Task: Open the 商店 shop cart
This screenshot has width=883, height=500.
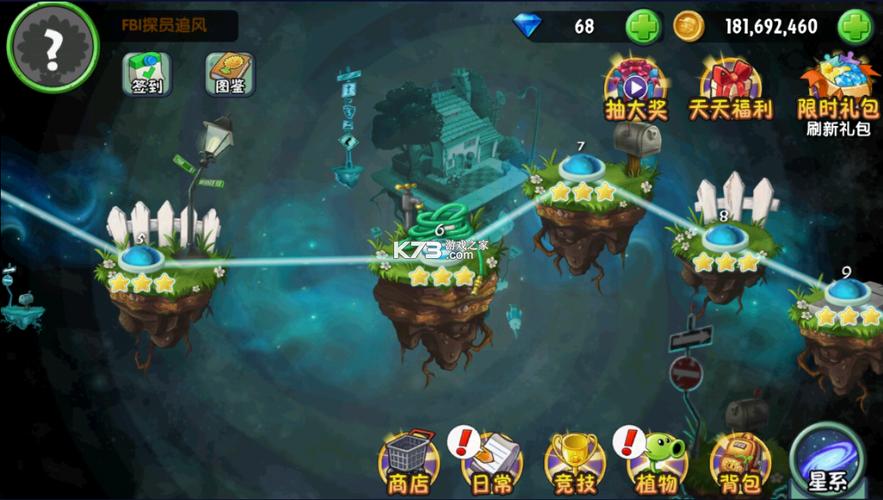Action: tap(409, 462)
